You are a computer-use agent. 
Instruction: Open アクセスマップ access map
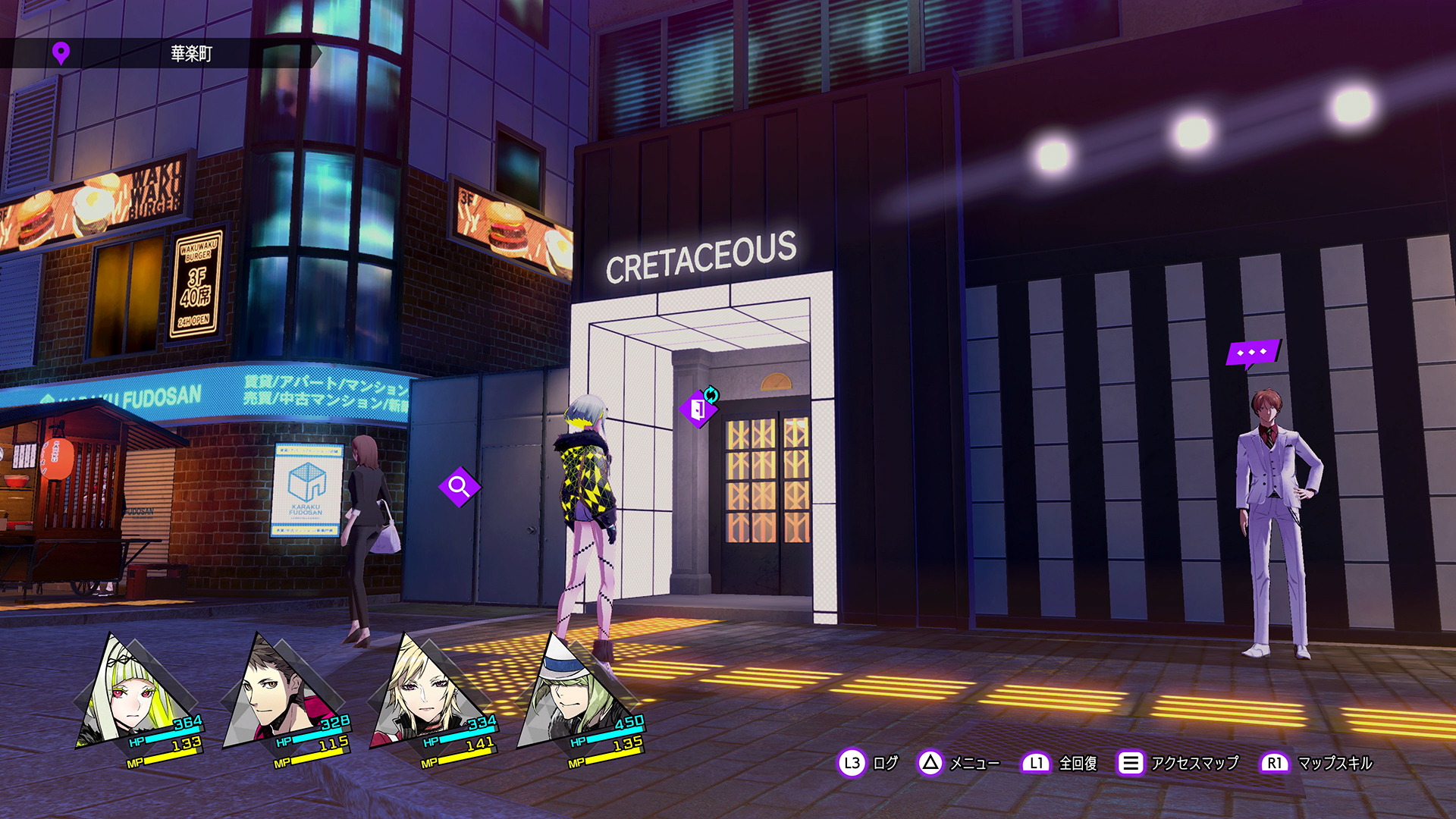[1178, 763]
